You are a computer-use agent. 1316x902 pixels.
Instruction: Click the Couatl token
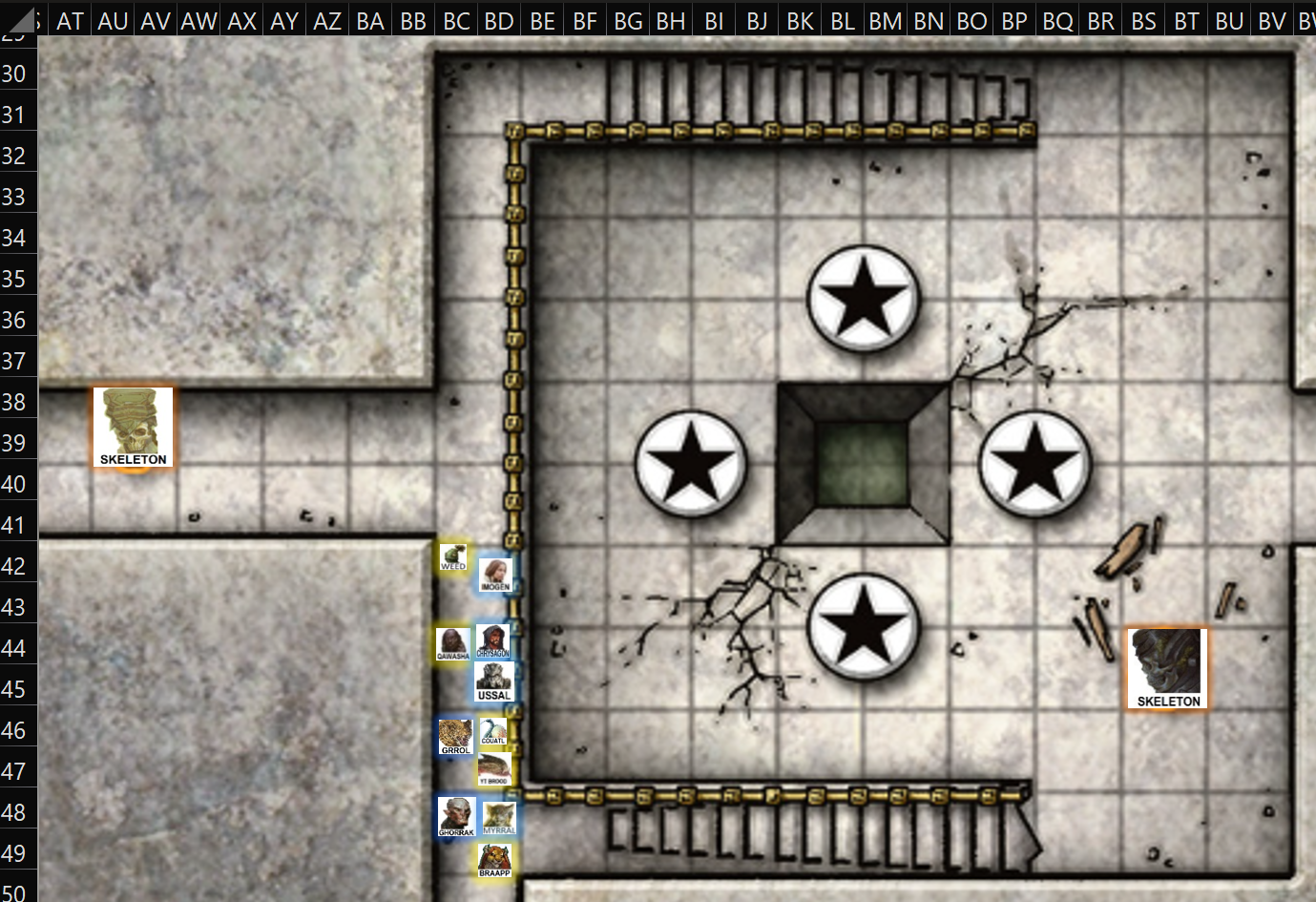(x=493, y=732)
